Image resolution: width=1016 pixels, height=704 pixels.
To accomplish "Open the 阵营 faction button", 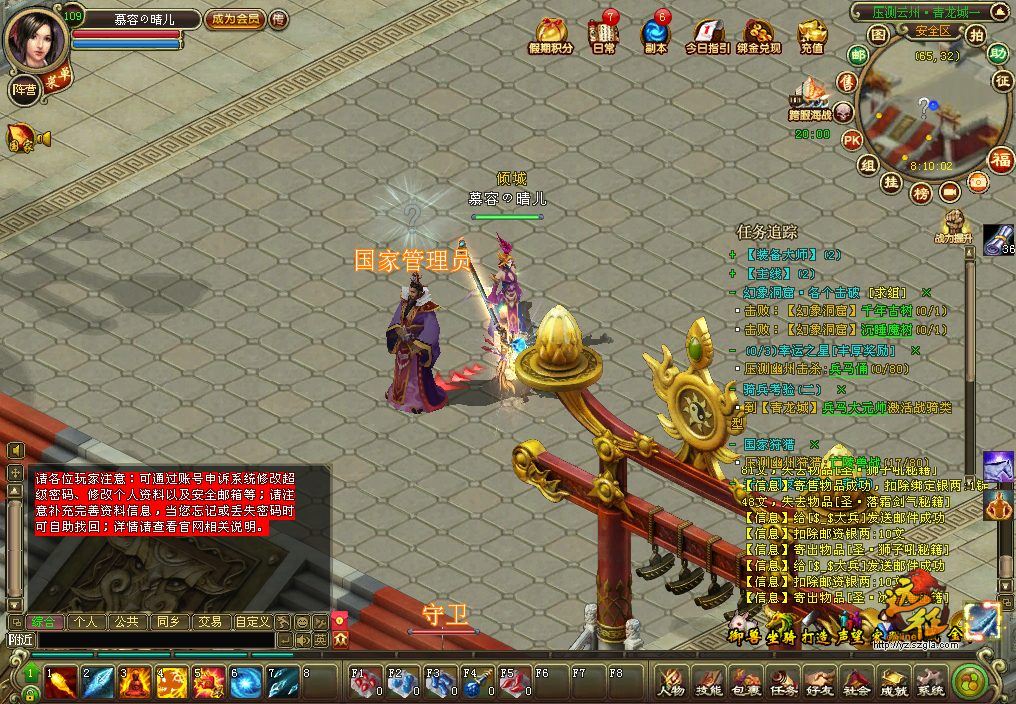I will click(x=23, y=89).
